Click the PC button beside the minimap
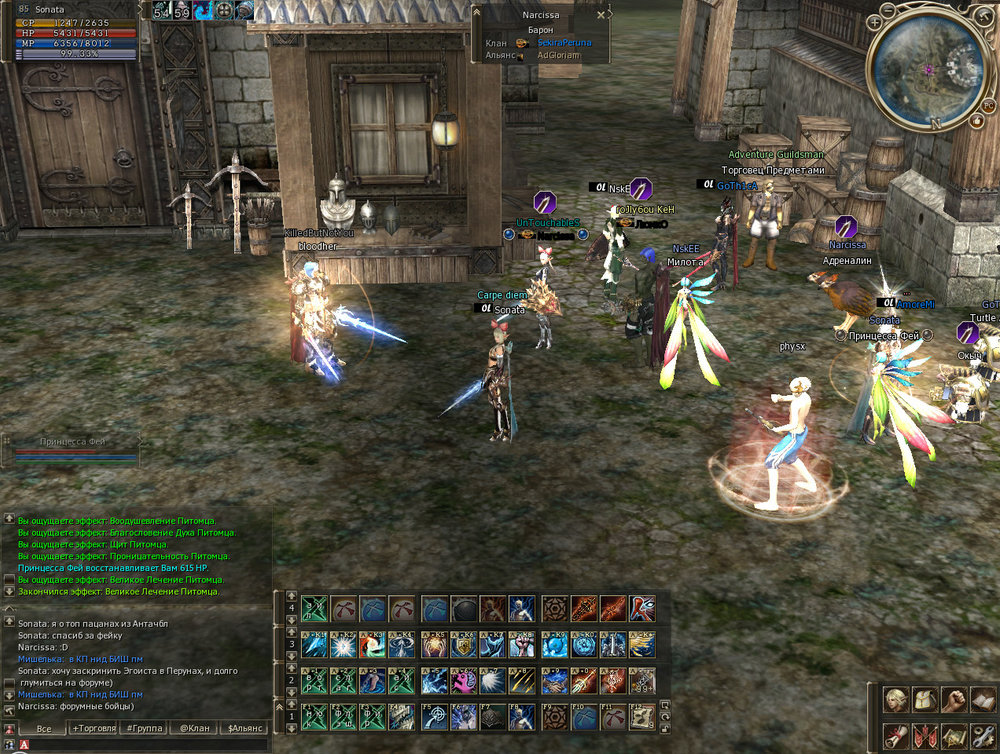 click(988, 104)
